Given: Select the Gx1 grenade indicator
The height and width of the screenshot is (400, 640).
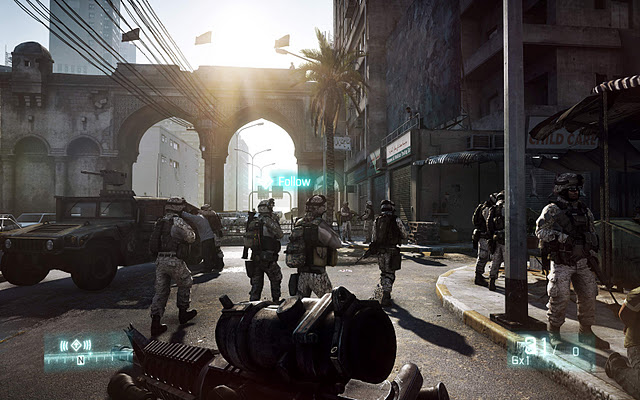Looking at the screenshot, I should (522, 357).
